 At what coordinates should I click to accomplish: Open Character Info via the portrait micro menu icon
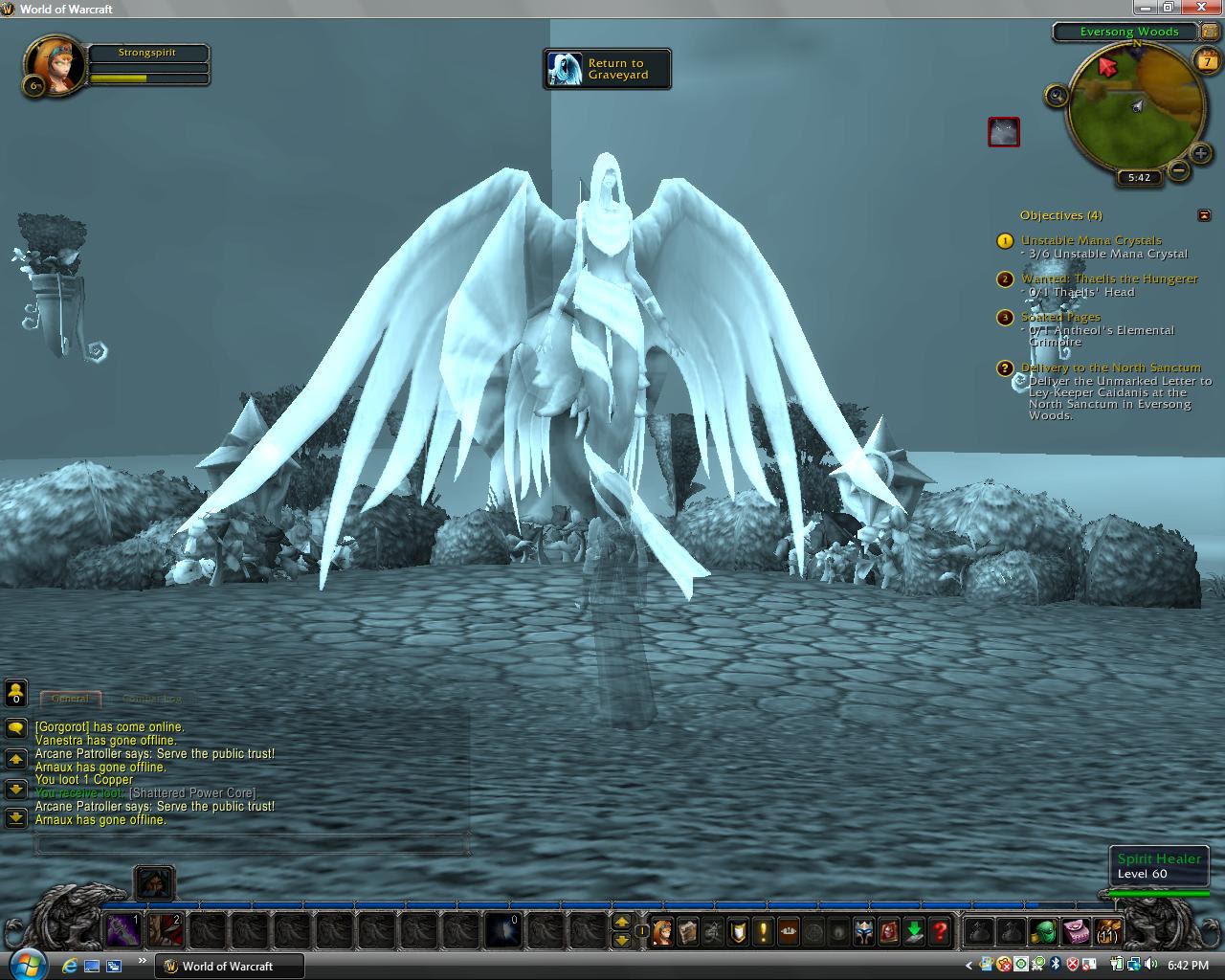click(x=661, y=931)
